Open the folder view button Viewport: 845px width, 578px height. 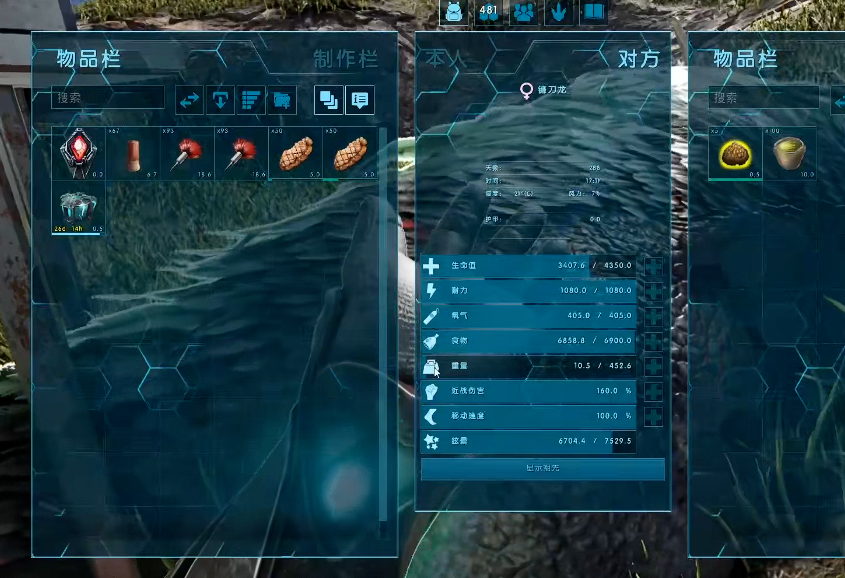pyautogui.click(x=282, y=100)
